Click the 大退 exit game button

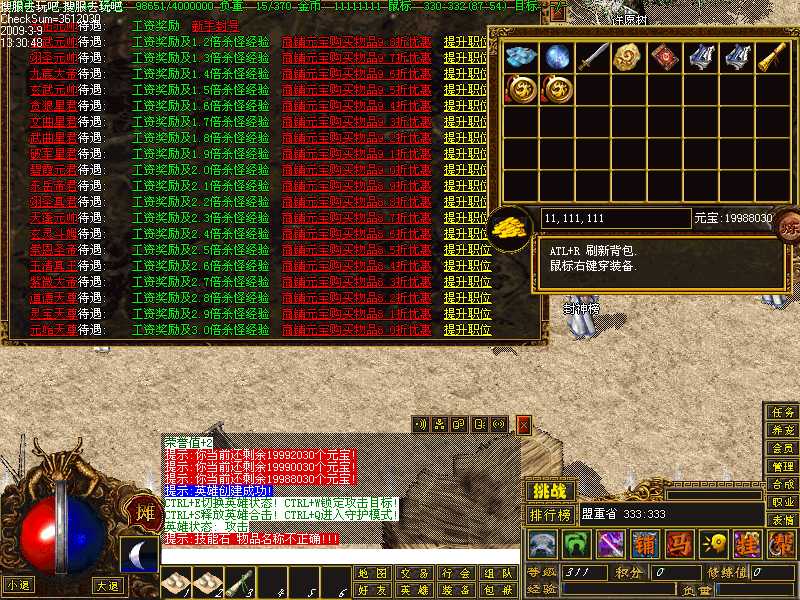coord(107,585)
